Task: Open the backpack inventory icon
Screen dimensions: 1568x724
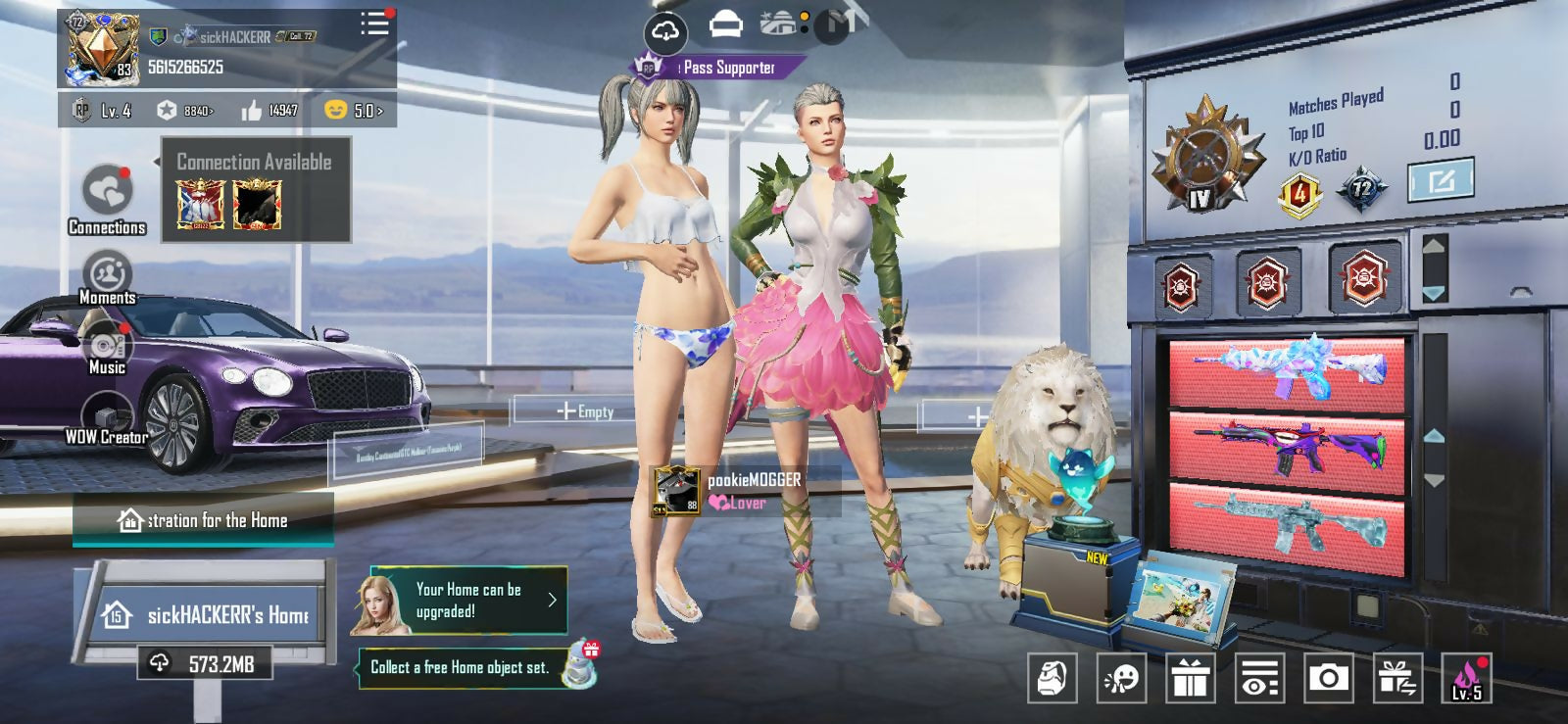Action: coord(1052,677)
